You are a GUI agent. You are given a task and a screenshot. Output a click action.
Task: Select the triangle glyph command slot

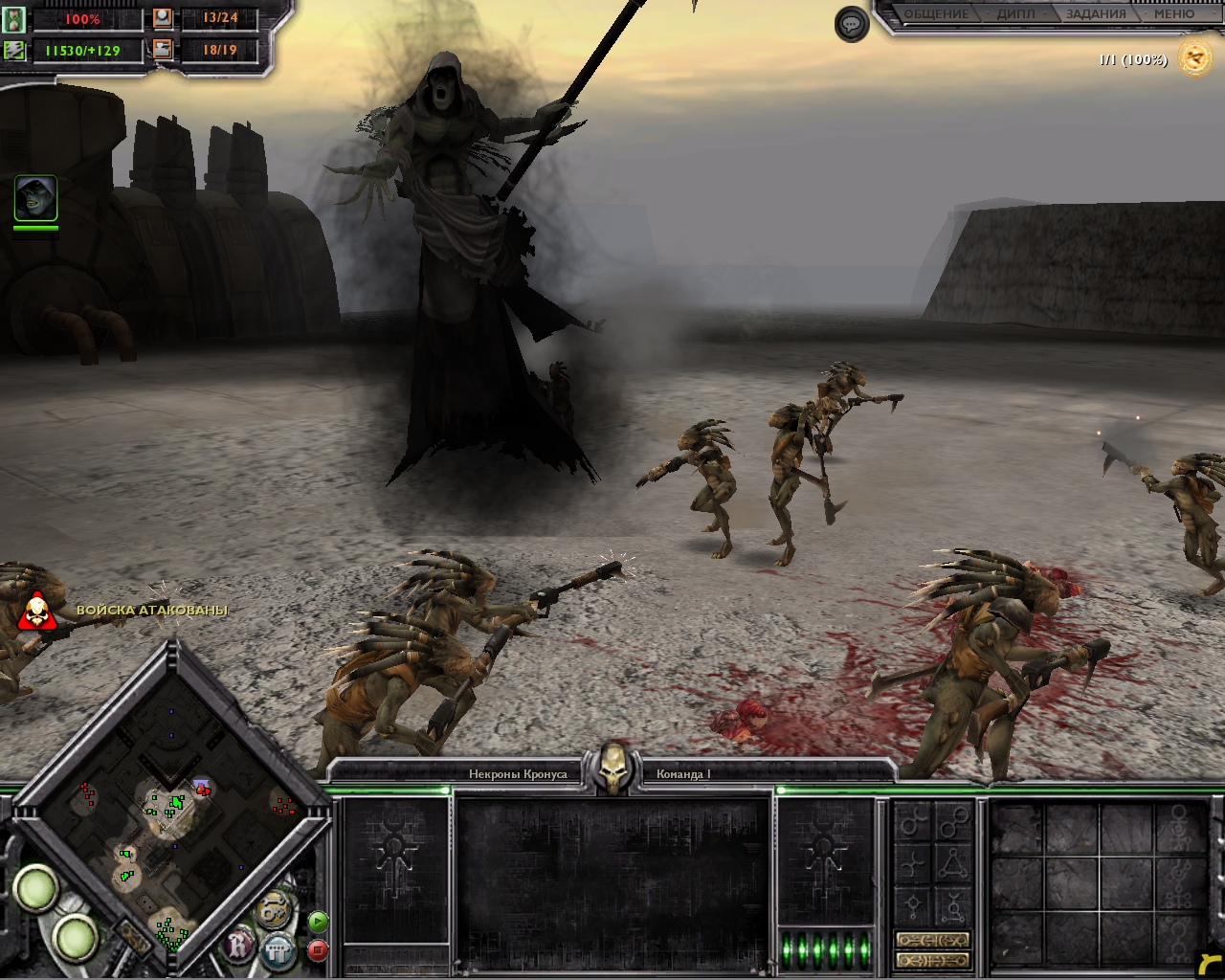tap(951, 864)
